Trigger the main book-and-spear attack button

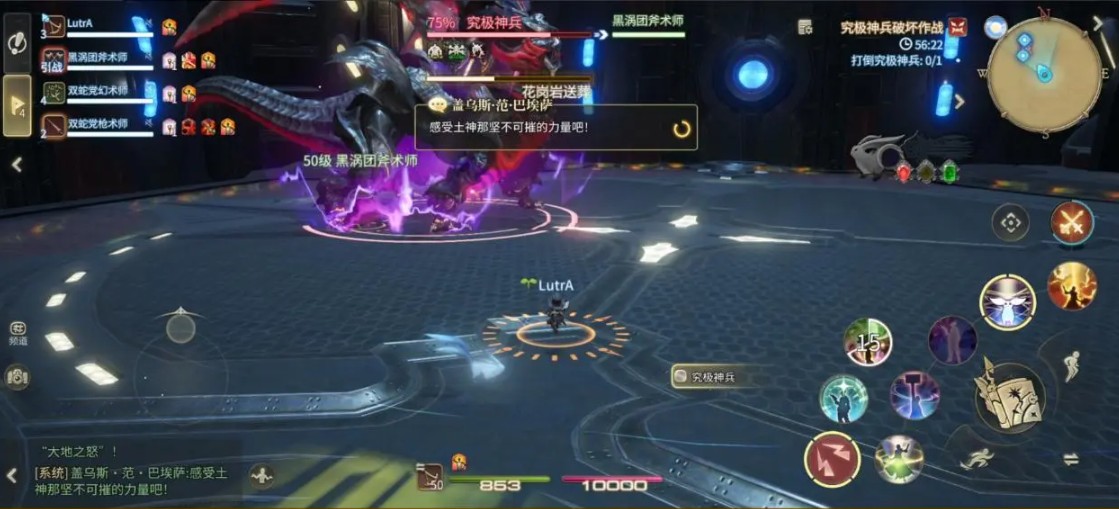1009,397
